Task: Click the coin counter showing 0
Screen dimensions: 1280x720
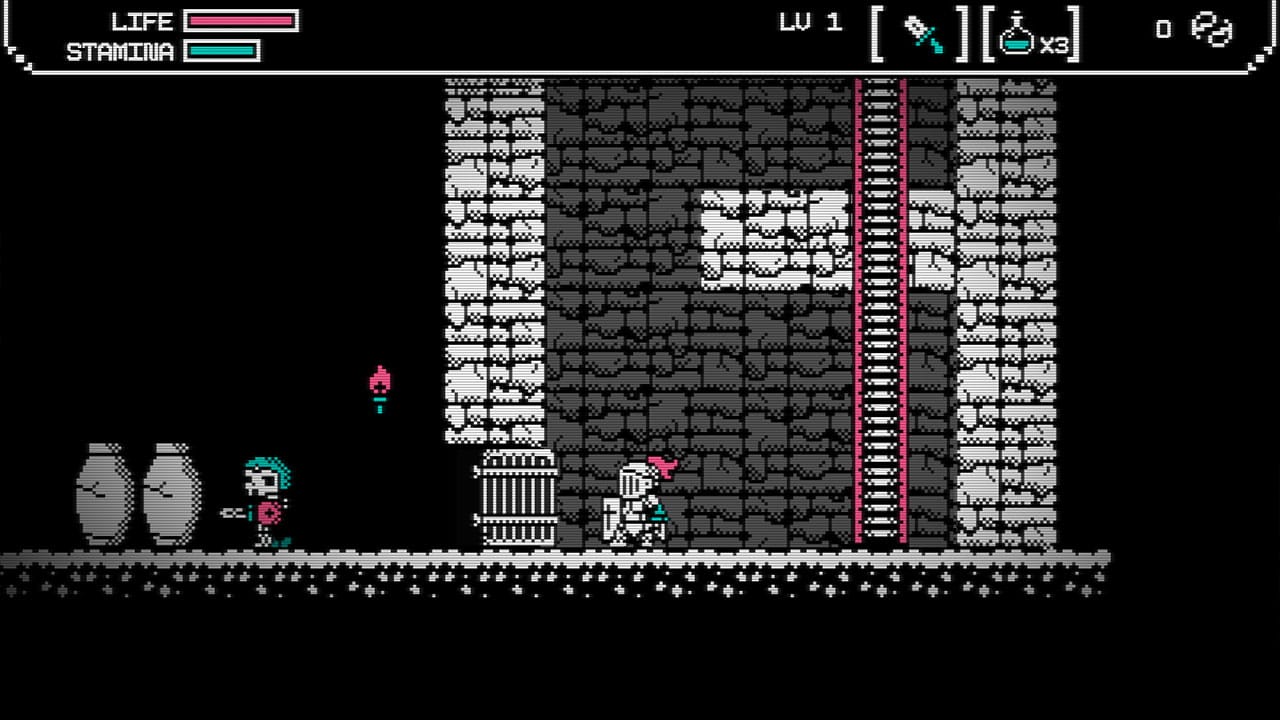Action: coord(1163,30)
